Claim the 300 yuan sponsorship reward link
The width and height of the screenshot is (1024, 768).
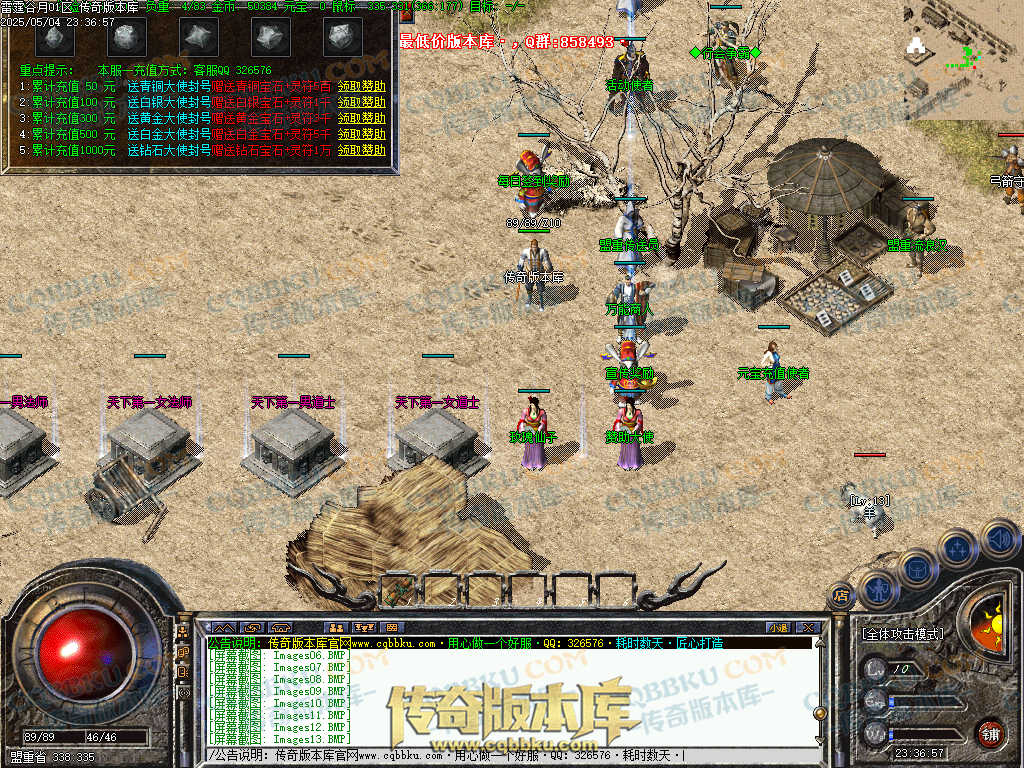[361, 118]
